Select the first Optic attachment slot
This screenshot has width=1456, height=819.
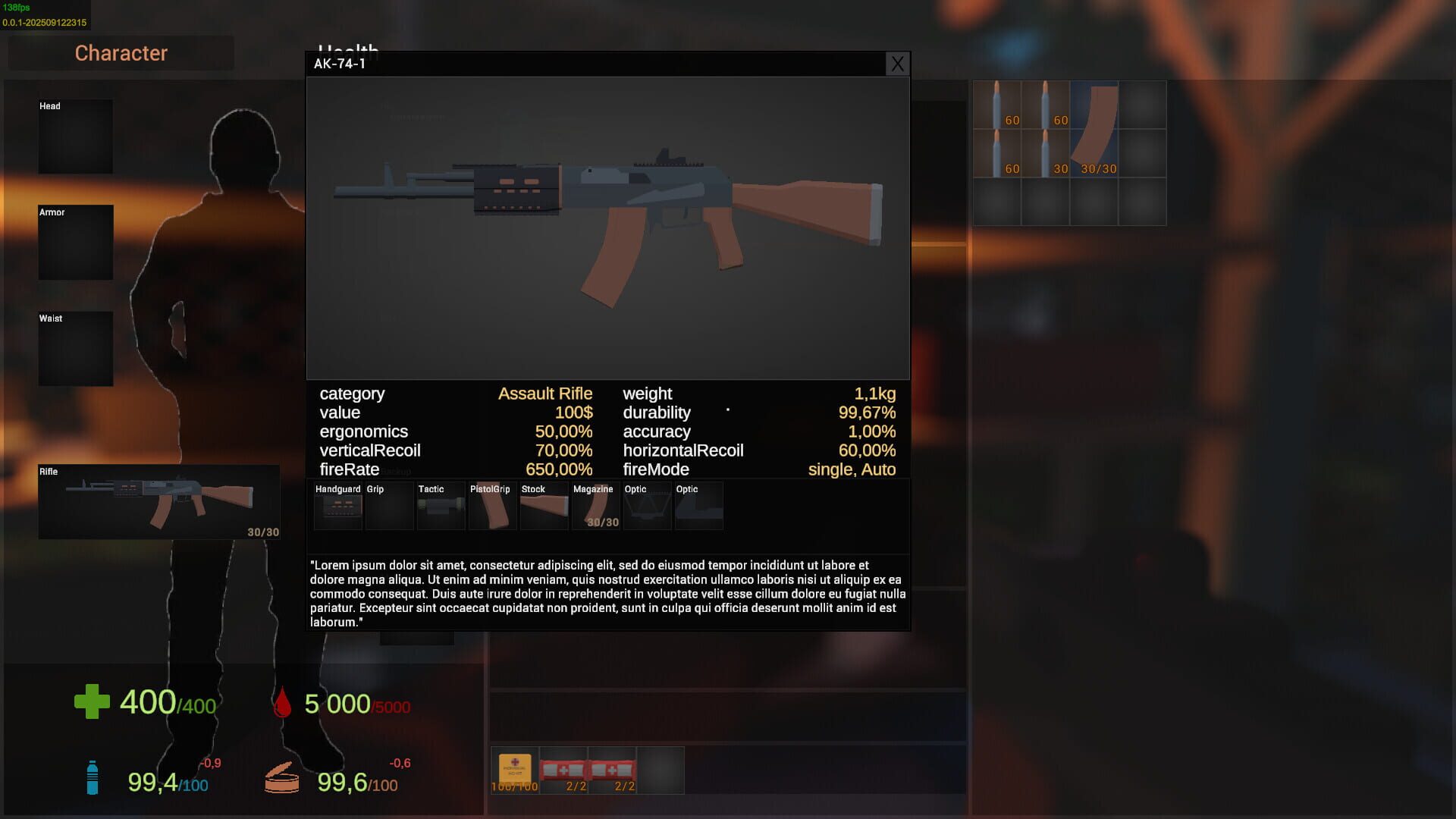(x=647, y=506)
